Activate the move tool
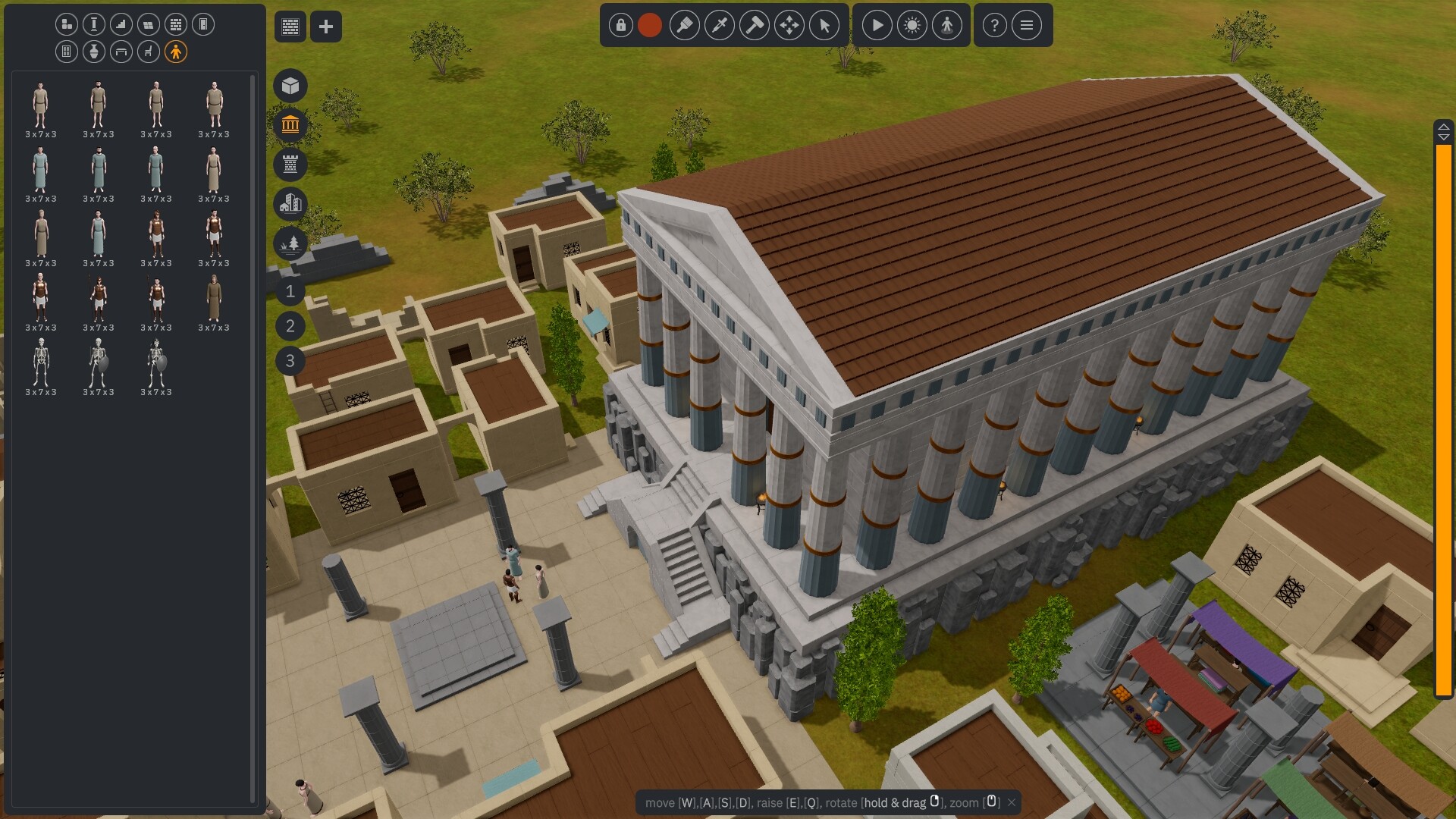Image resolution: width=1456 pixels, height=819 pixels. [x=789, y=25]
